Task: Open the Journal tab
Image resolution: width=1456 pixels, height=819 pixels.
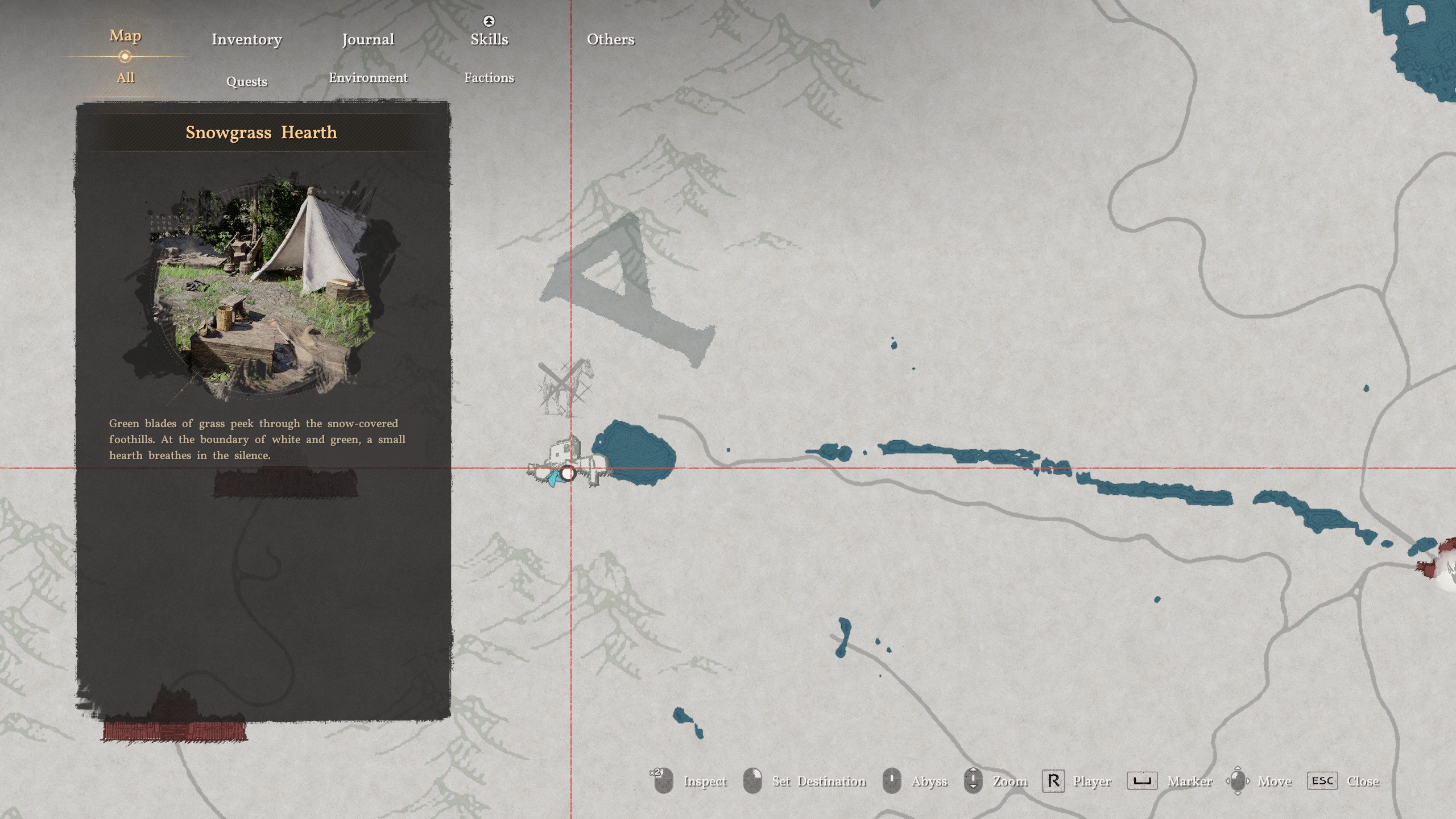Action: [x=368, y=39]
